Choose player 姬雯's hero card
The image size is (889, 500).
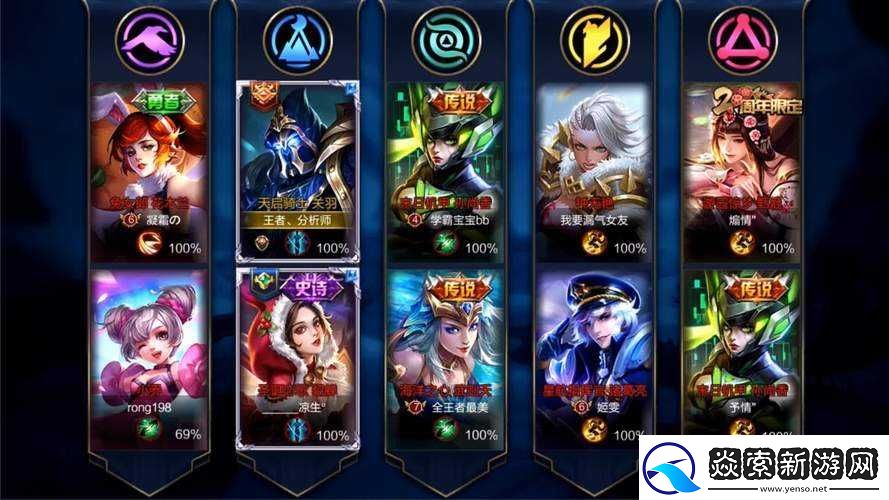point(594,357)
